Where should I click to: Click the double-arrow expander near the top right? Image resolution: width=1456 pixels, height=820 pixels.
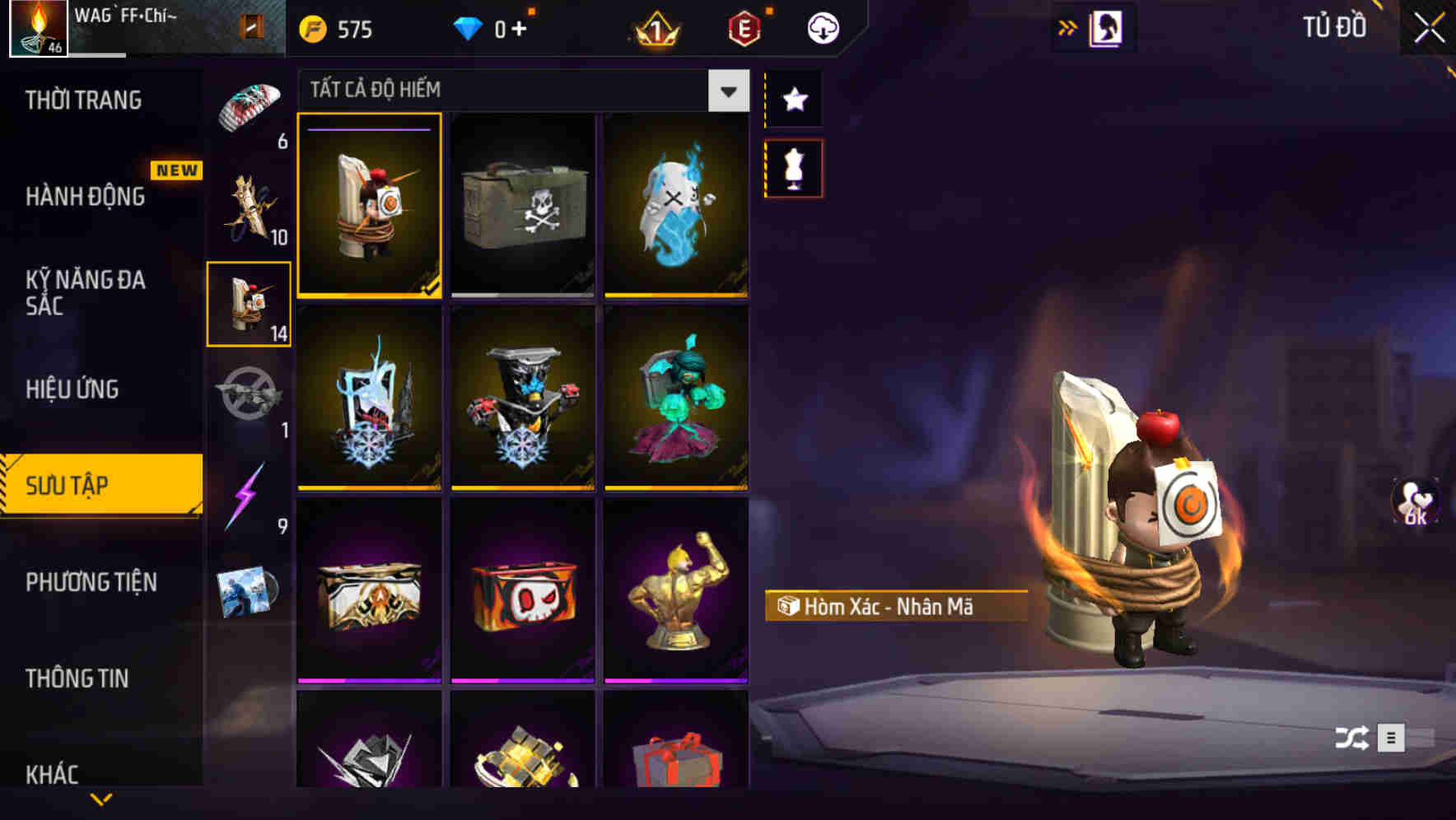coord(1066,27)
